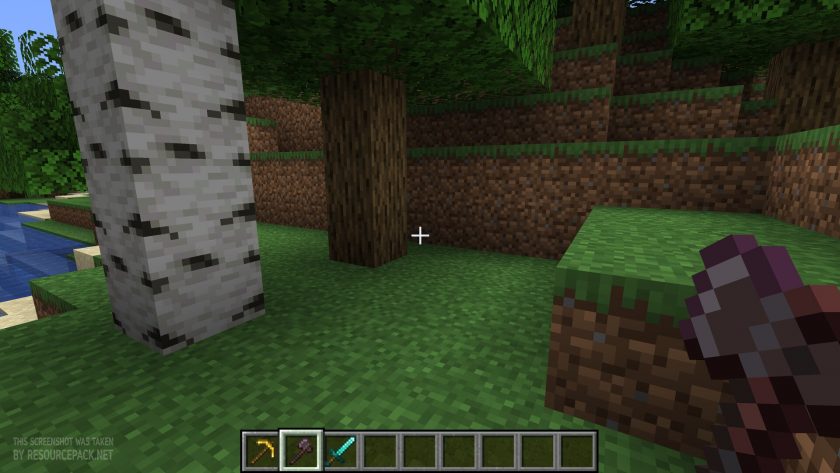This screenshot has width=840, height=473.
Task: Select the golden pickaxe hotbar slot
Action: point(261,450)
